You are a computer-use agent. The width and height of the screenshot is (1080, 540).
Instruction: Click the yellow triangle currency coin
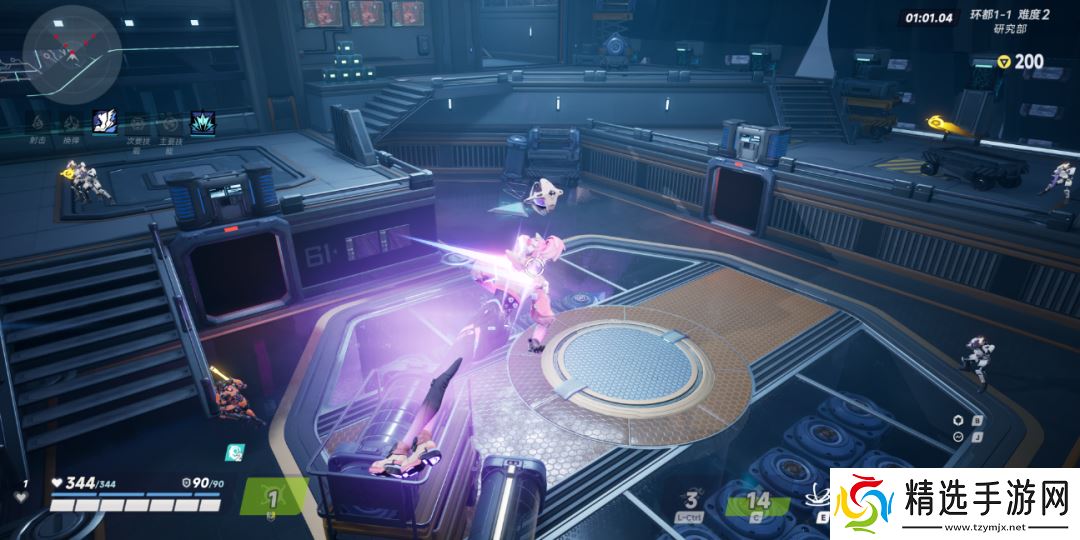pyautogui.click(x=1003, y=62)
